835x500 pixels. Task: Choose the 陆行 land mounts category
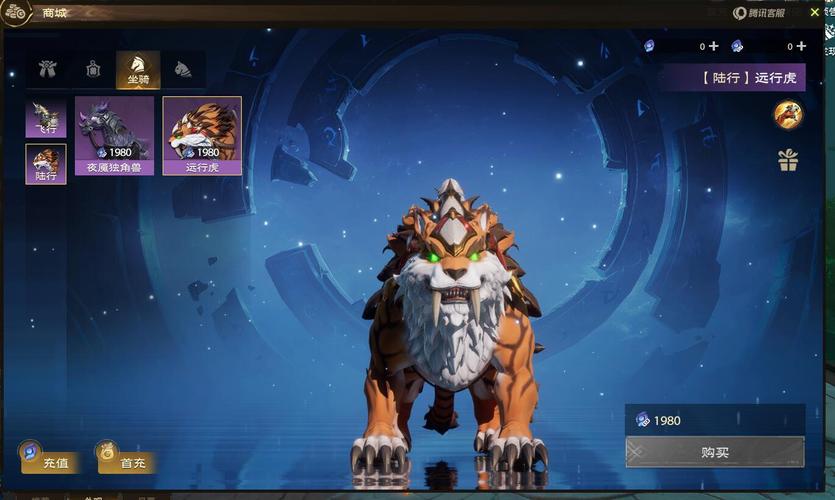(x=46, y=164)
